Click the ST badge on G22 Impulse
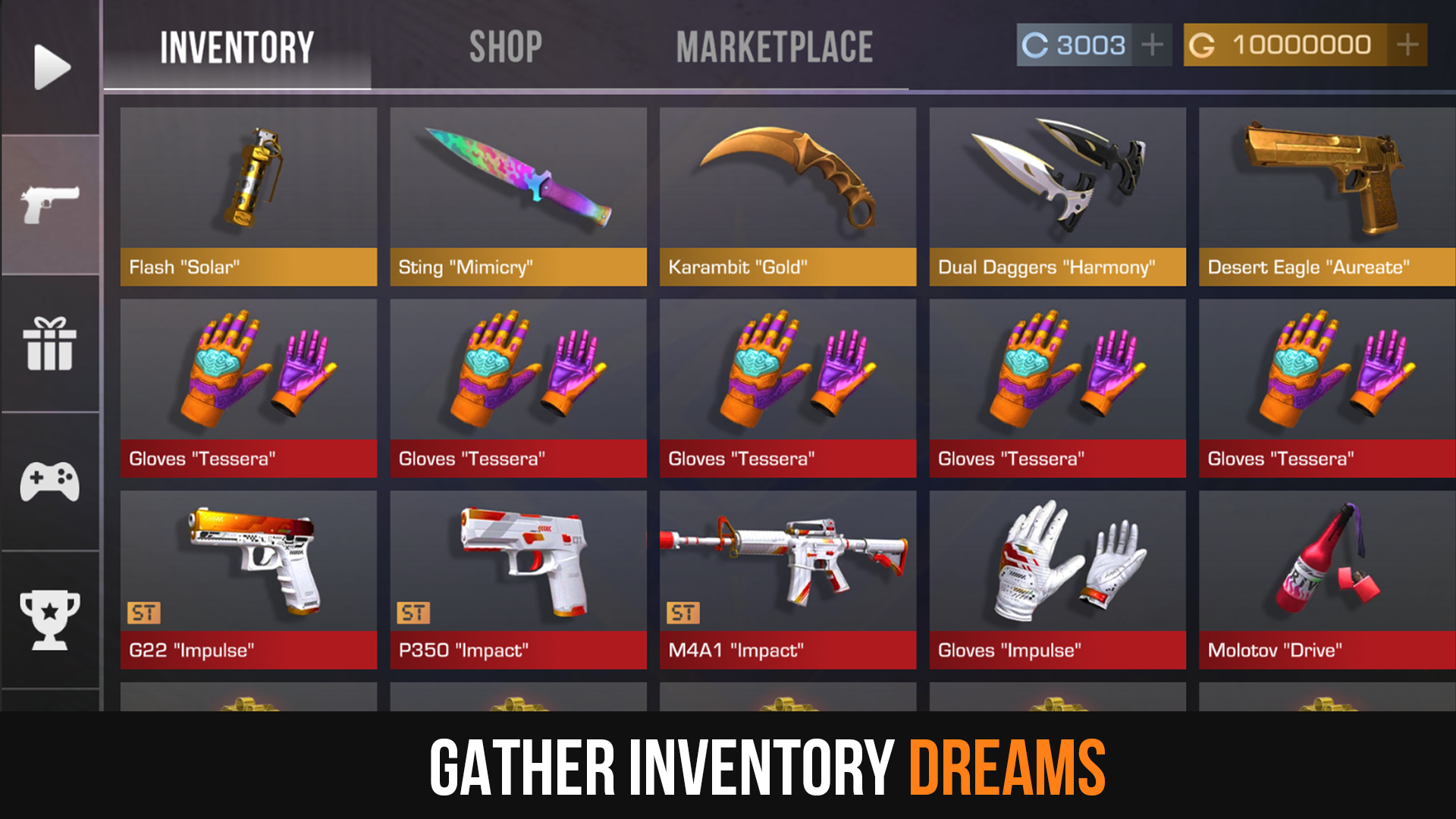 point(144,611)
